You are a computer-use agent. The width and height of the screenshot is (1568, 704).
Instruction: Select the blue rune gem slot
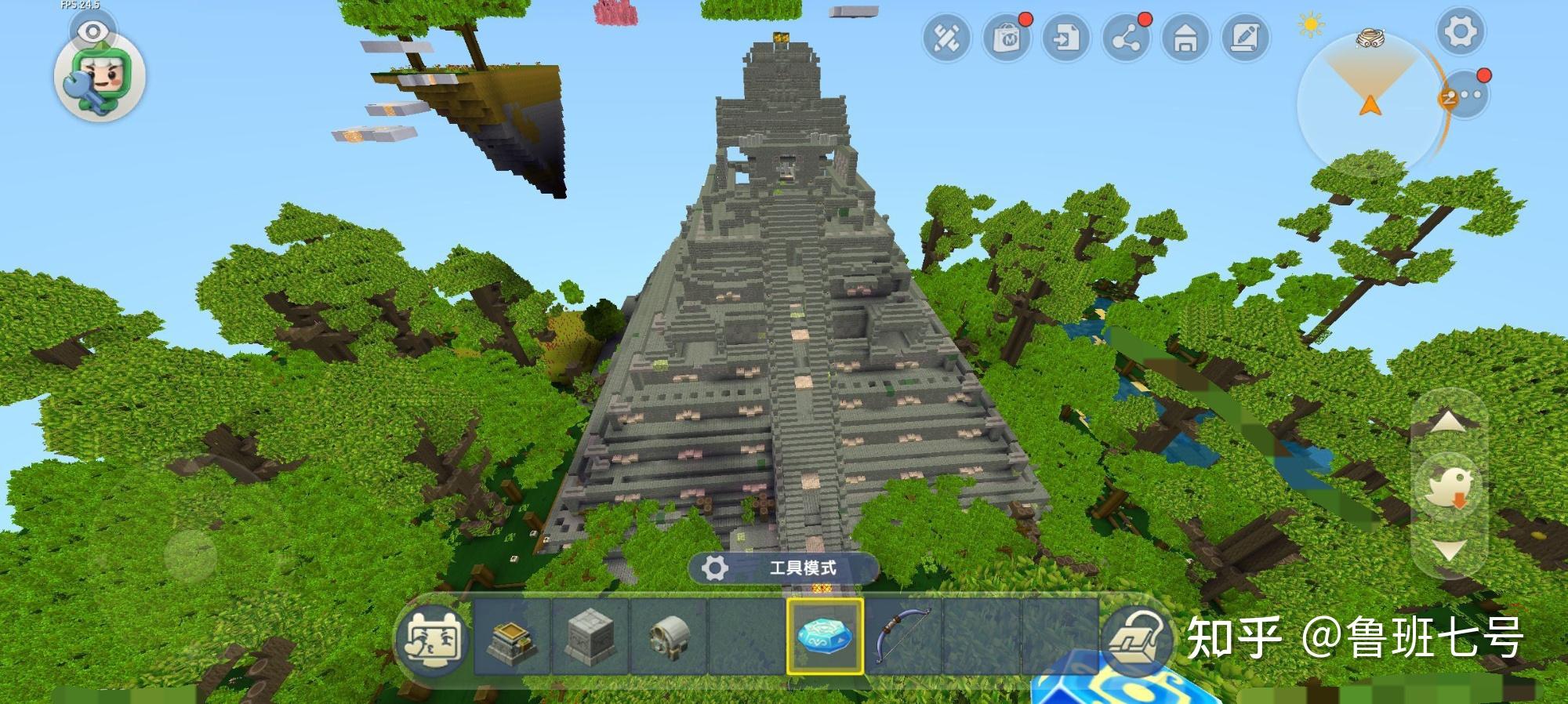(825, 637)
